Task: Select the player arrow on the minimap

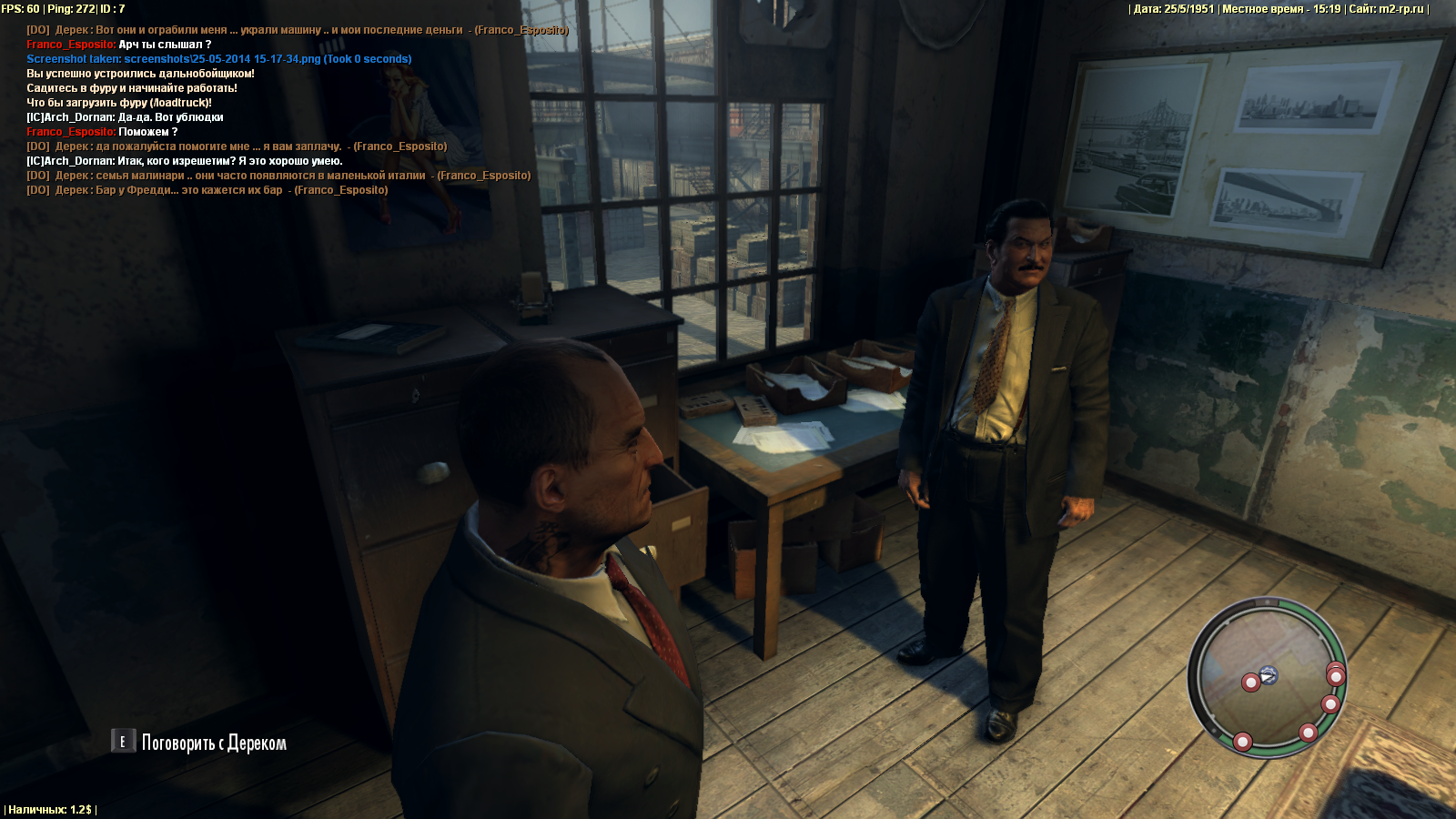Action: tap(1269, 674)
